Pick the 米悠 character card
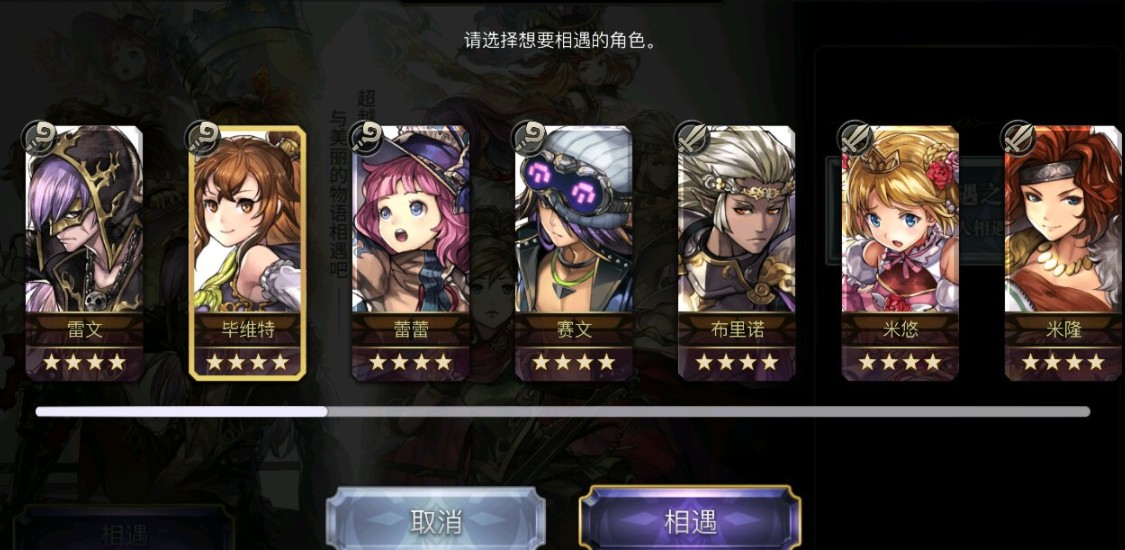1125x550 pixels. coord(900,252)
